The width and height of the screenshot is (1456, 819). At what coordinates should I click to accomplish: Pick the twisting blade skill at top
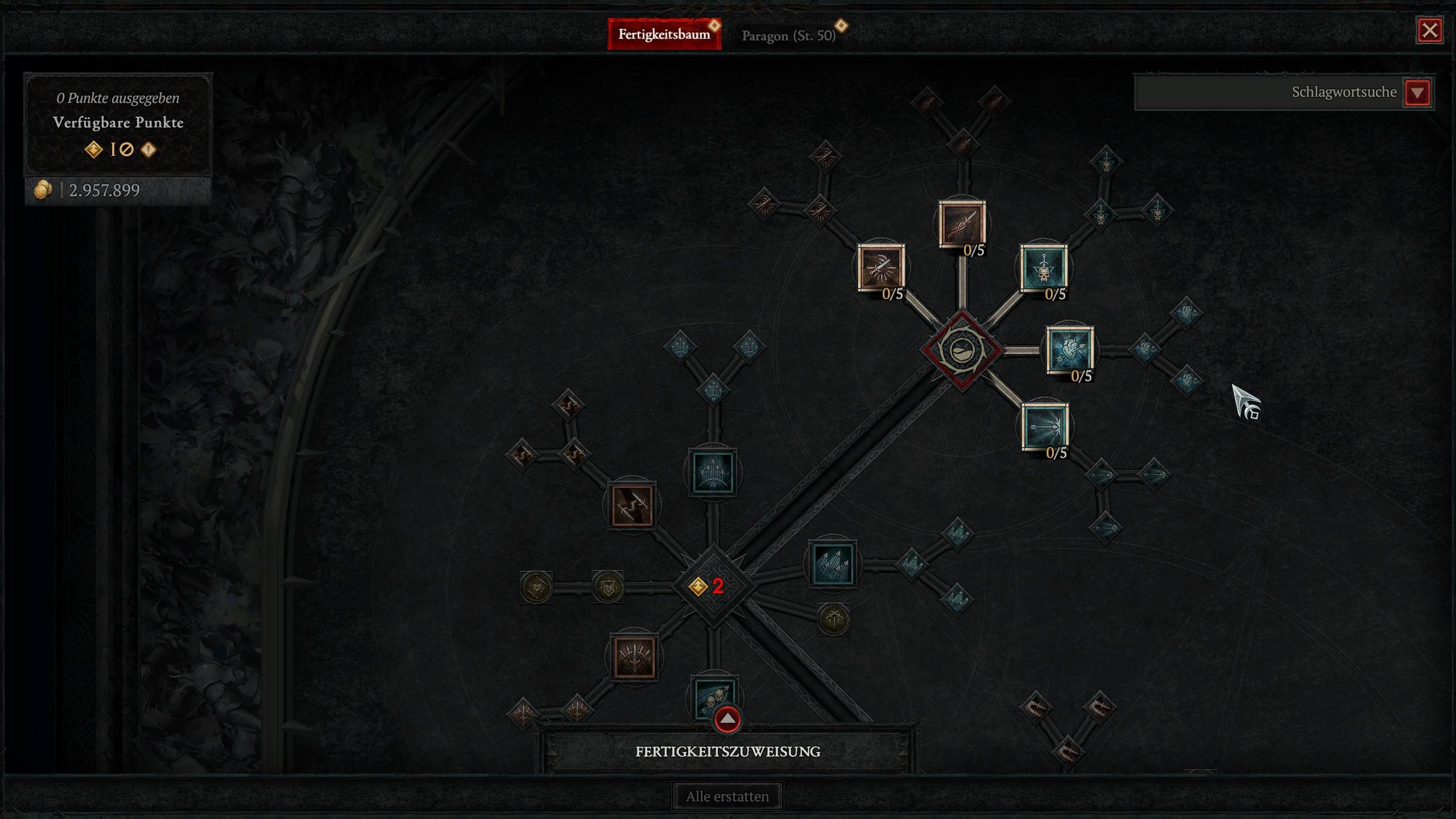(962, 224)
